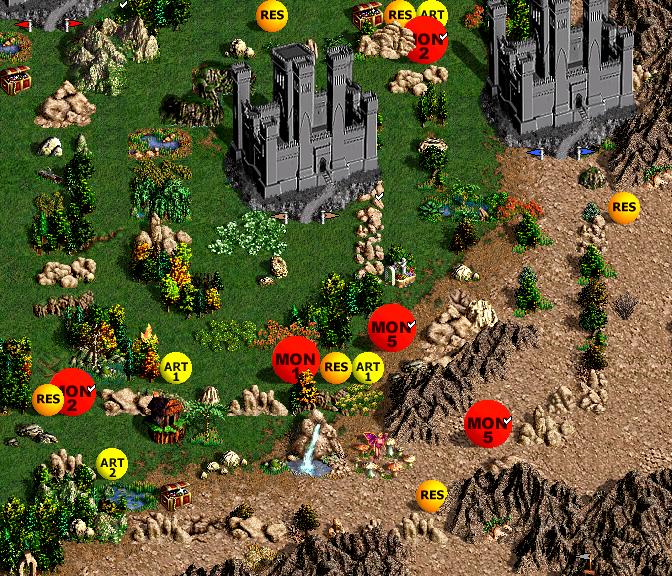Select the ART 1 marker standing alone
Viewport: 672px width, 576px height.
[x=176, y=368]
